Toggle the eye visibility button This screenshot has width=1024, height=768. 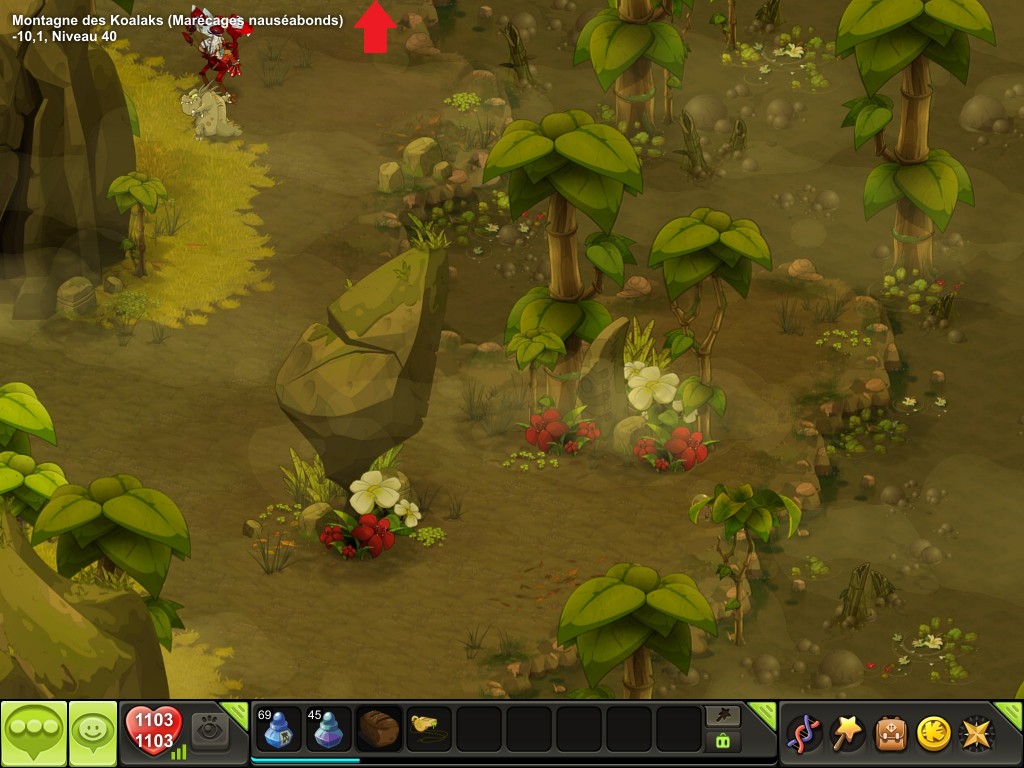click(x=211, y=730)
